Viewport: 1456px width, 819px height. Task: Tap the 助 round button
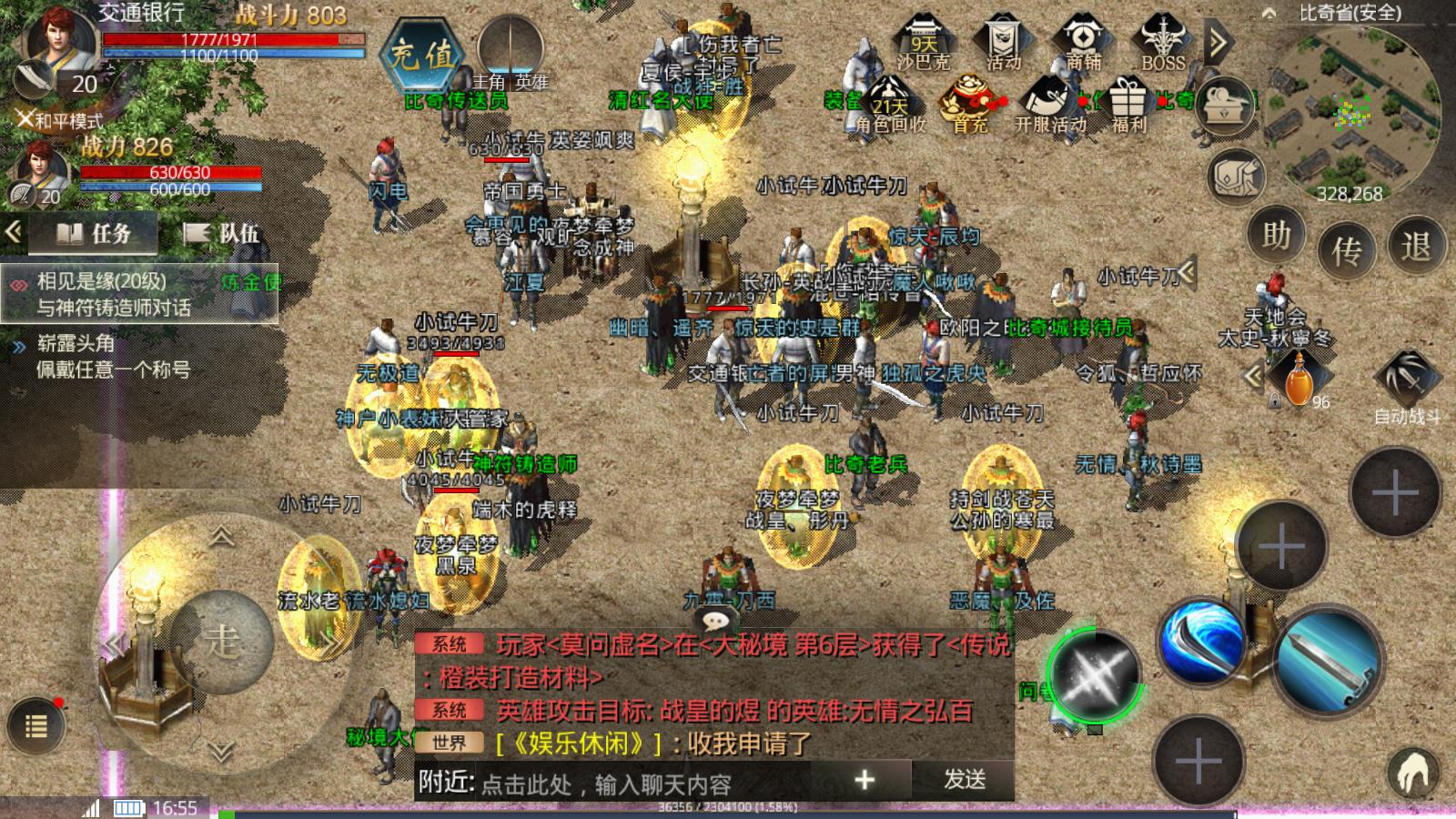pos(1276,238)
